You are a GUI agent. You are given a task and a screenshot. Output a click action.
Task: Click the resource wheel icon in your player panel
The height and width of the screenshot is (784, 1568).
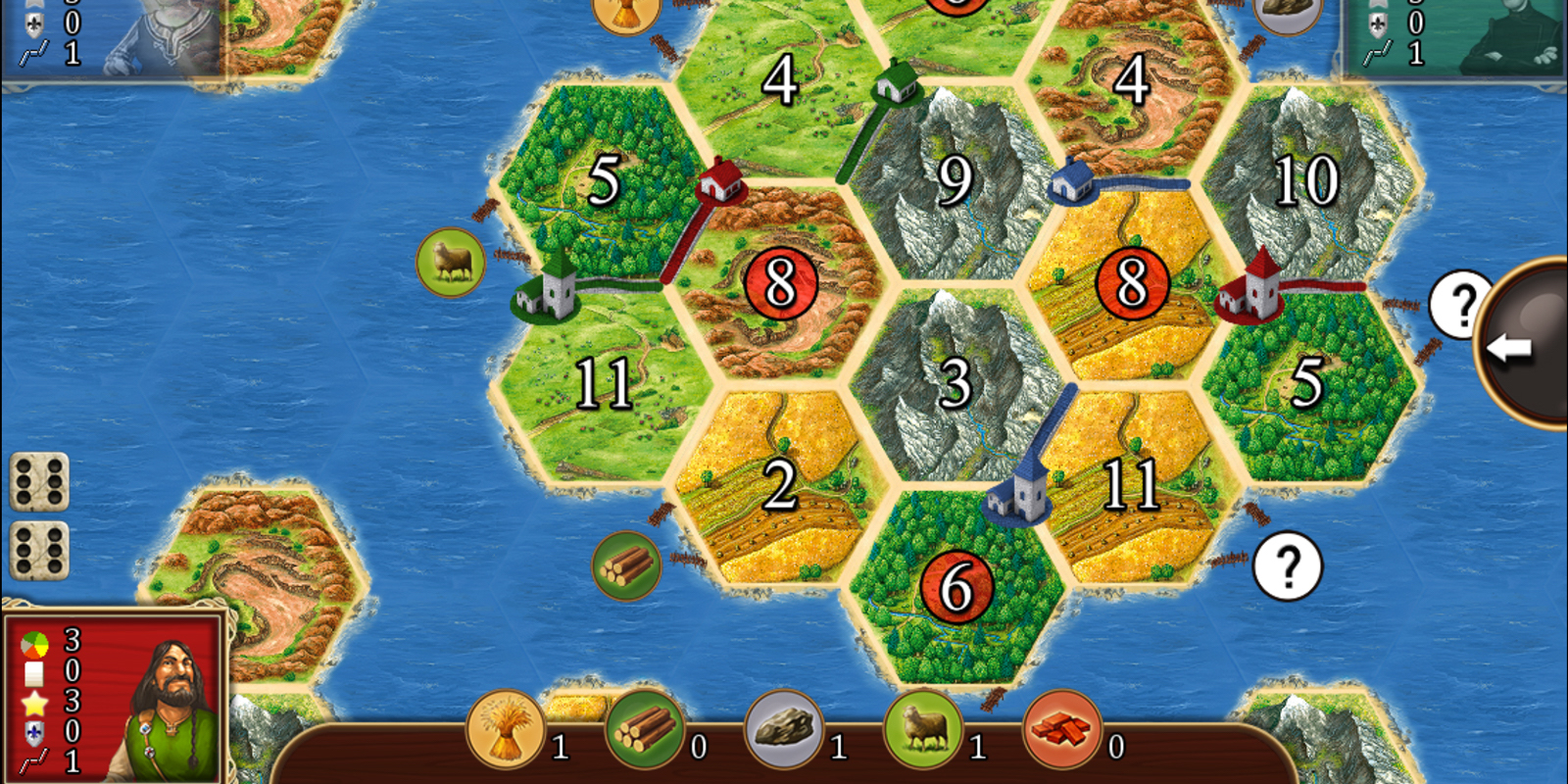click(34, 642)
